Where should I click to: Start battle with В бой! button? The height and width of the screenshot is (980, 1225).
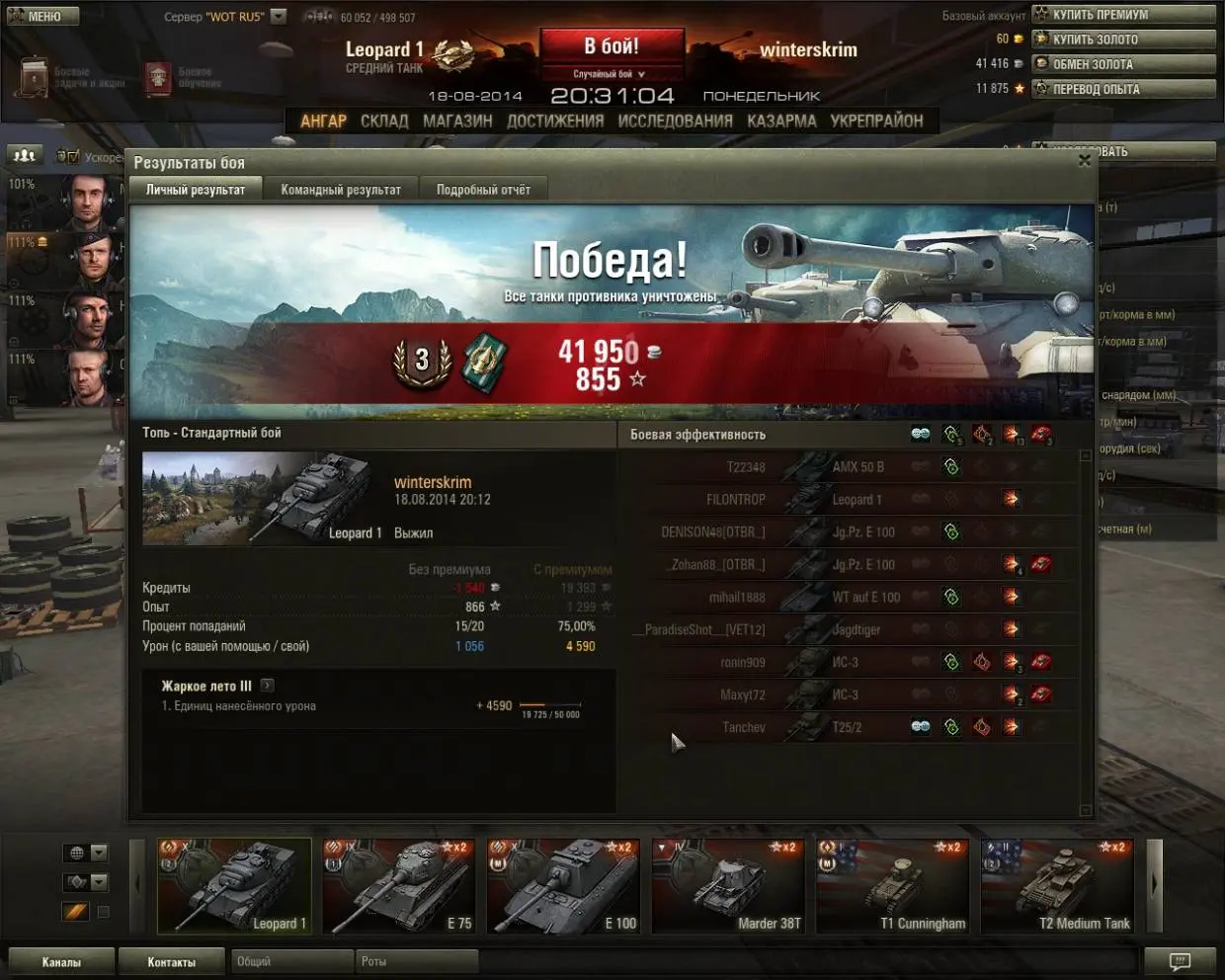(612, 46)
